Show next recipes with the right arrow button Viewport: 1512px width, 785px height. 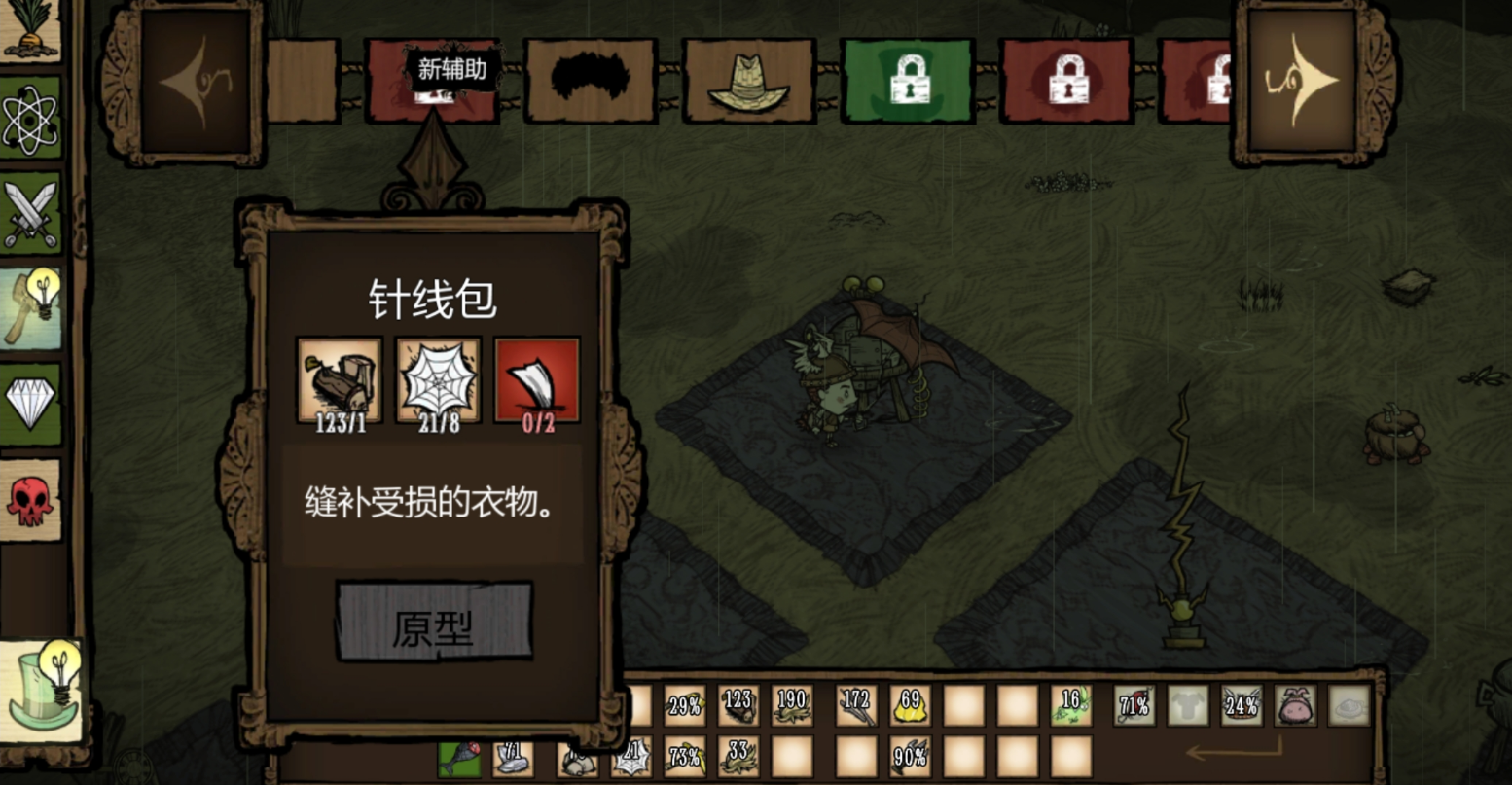point(1303,82)
